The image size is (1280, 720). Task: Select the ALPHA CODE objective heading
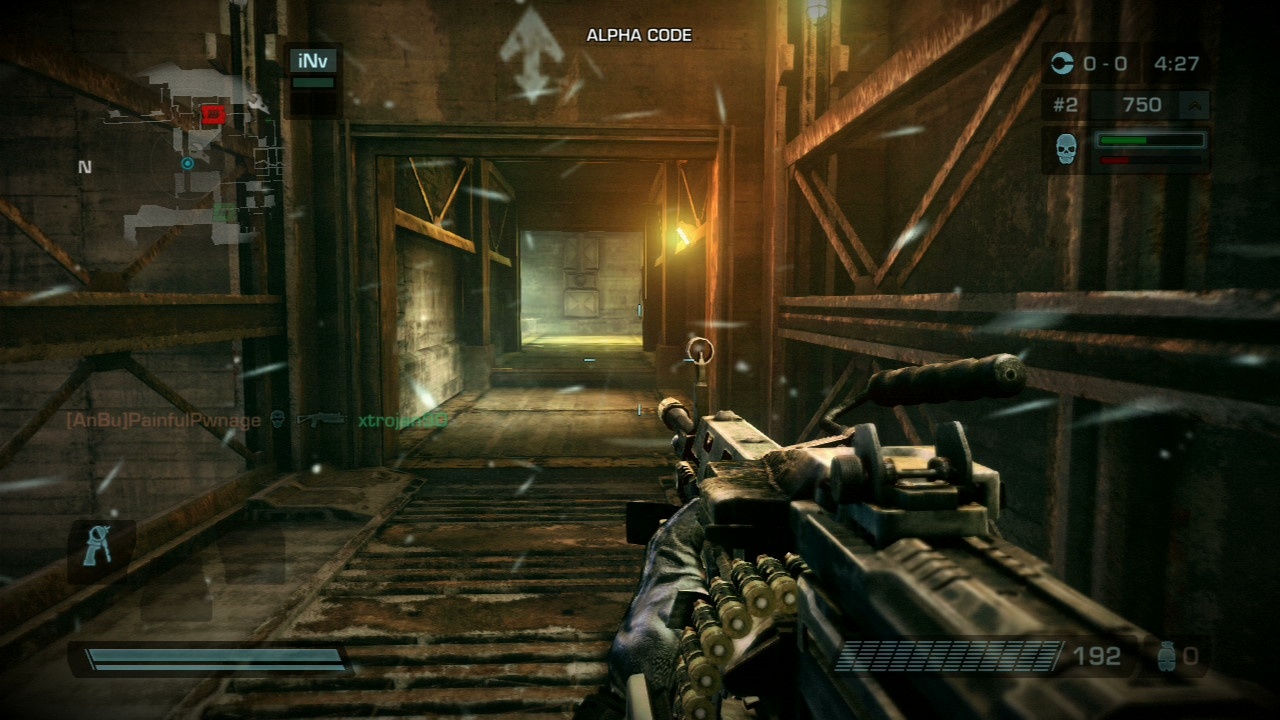[638, 34]
